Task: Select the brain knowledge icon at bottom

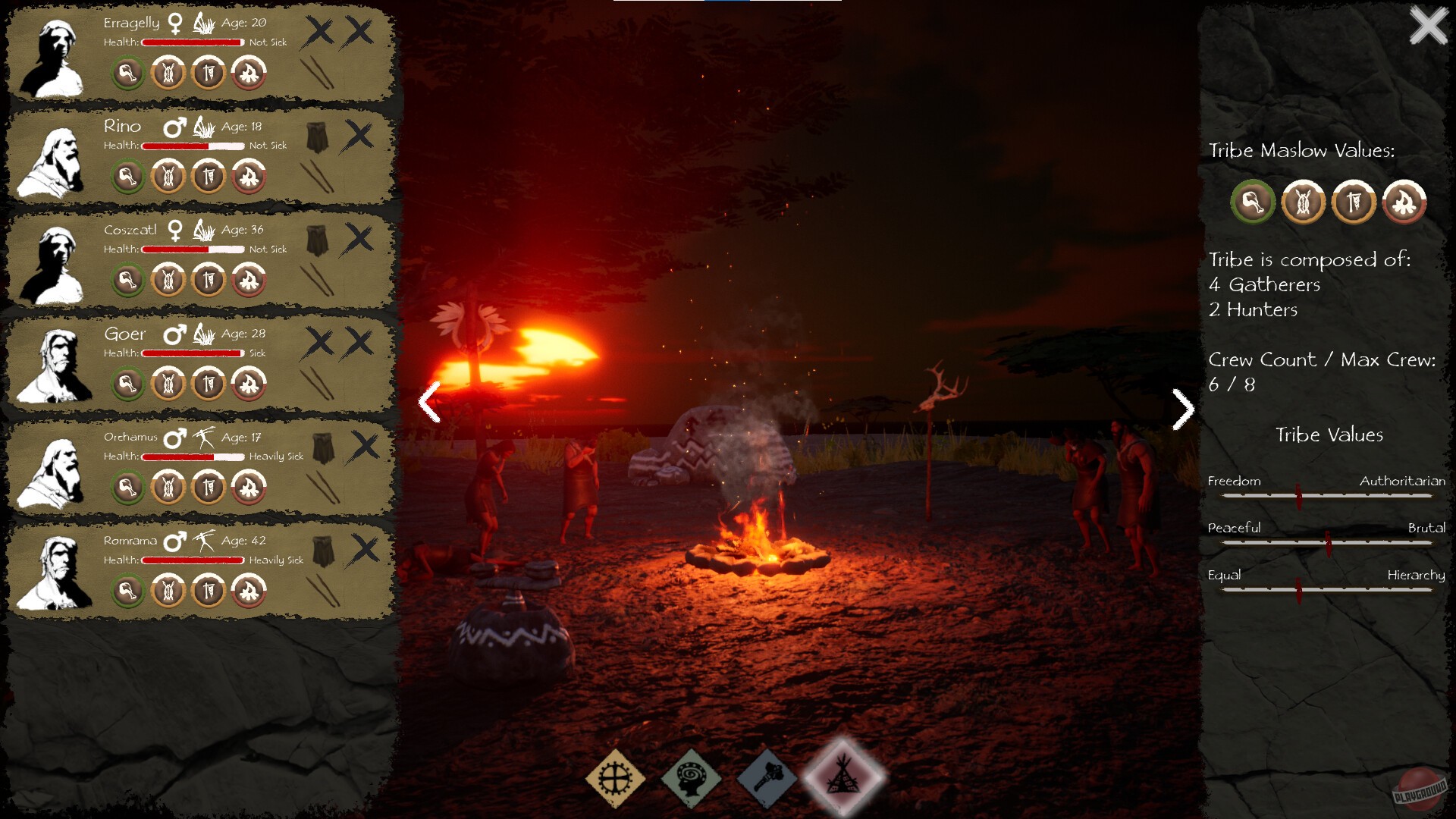Action: (691, 780)
